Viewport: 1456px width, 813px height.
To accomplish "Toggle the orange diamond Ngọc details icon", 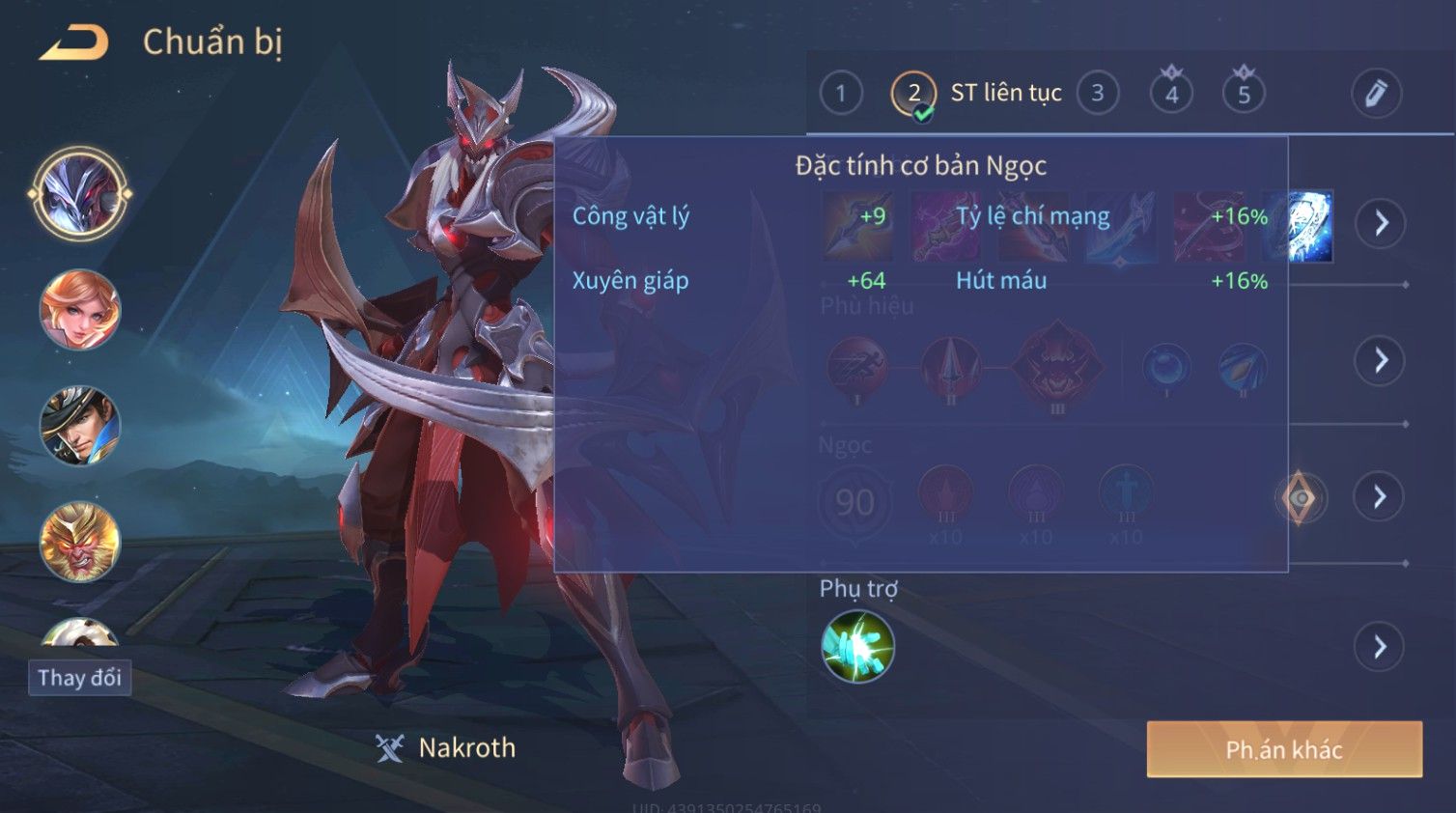I will 1300,498.
